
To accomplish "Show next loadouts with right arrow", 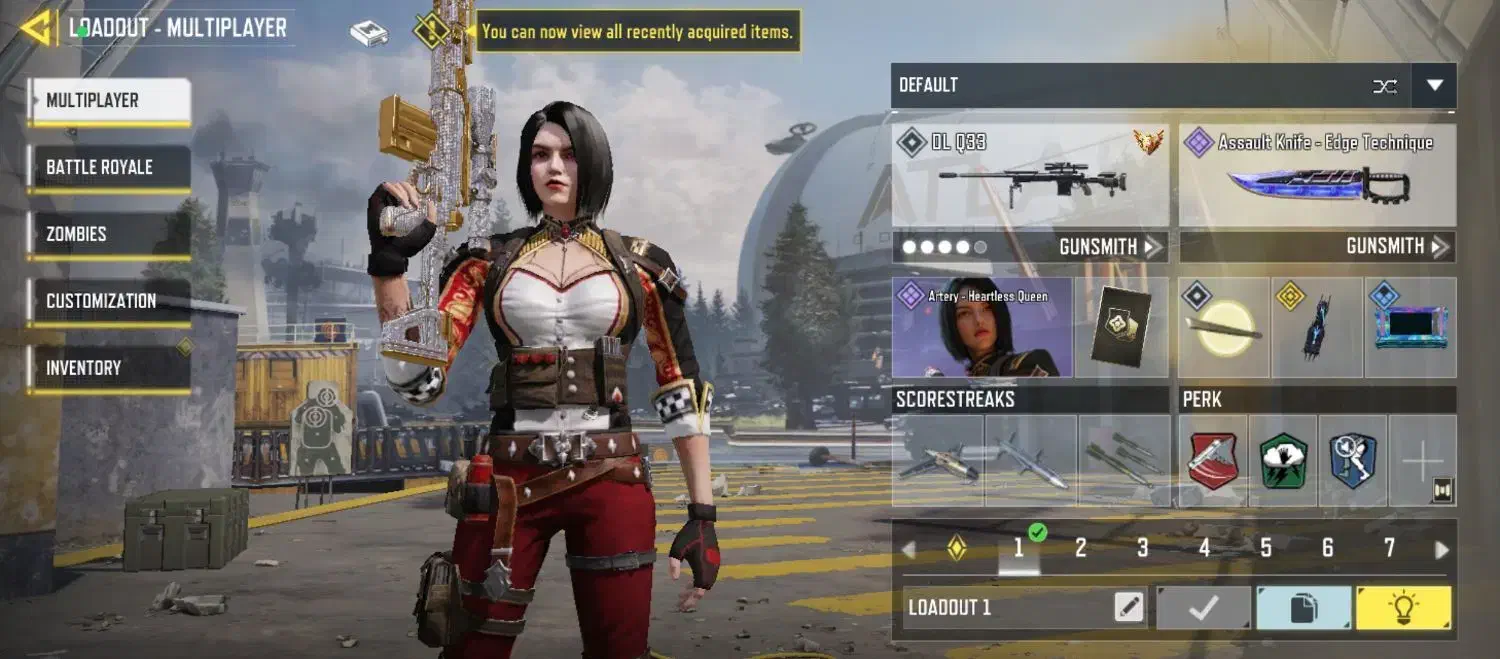I will (1441, 549).
